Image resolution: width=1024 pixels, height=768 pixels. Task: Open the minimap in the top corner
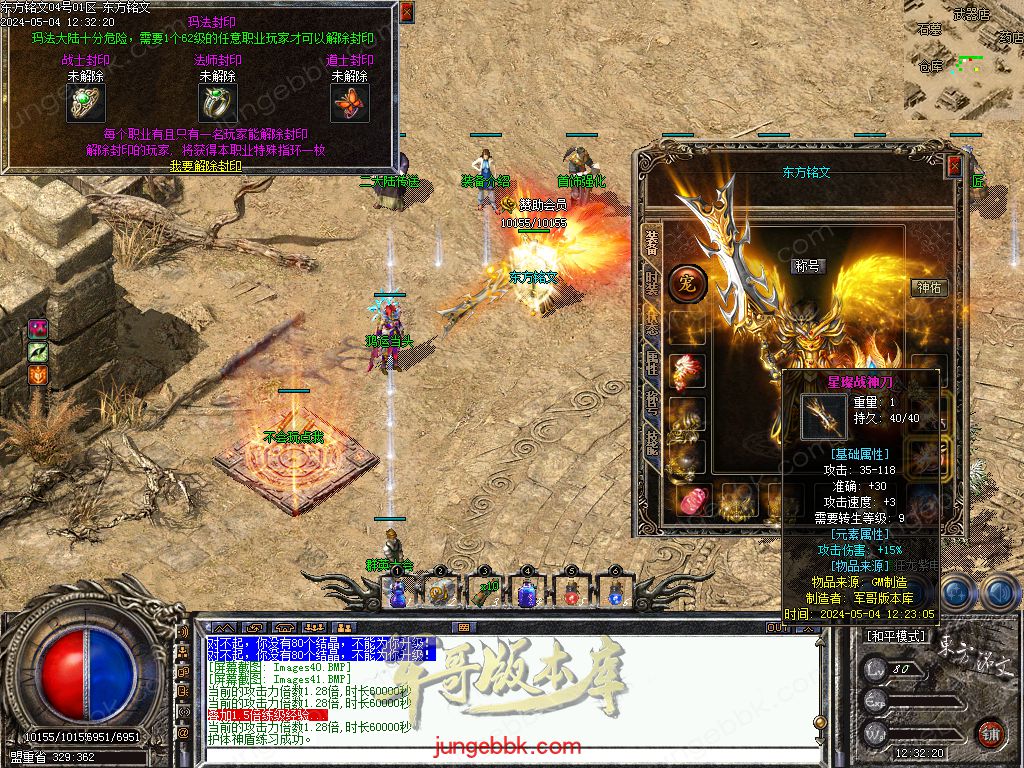click(x=964, y=60)
